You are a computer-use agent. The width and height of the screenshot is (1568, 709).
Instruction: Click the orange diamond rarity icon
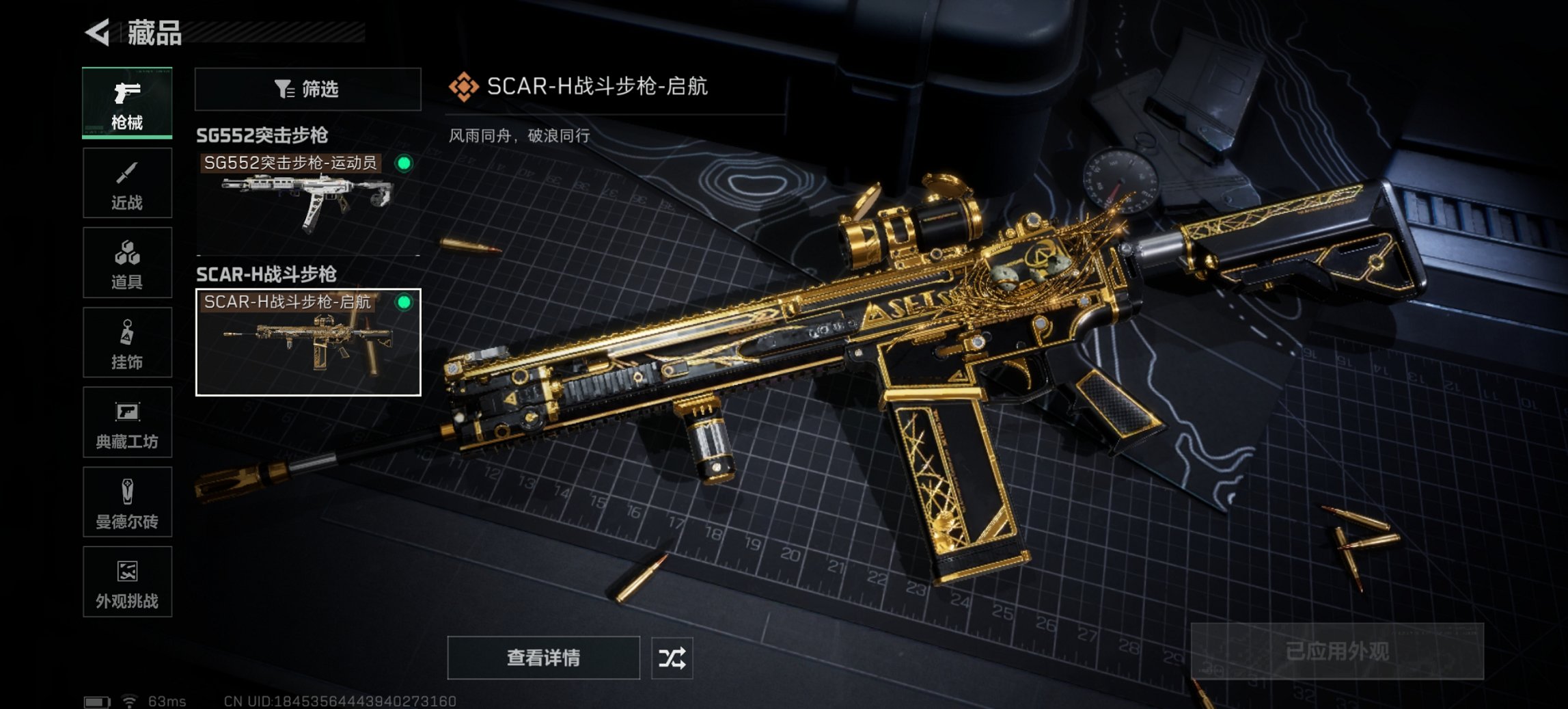click(x=464, y=86)
